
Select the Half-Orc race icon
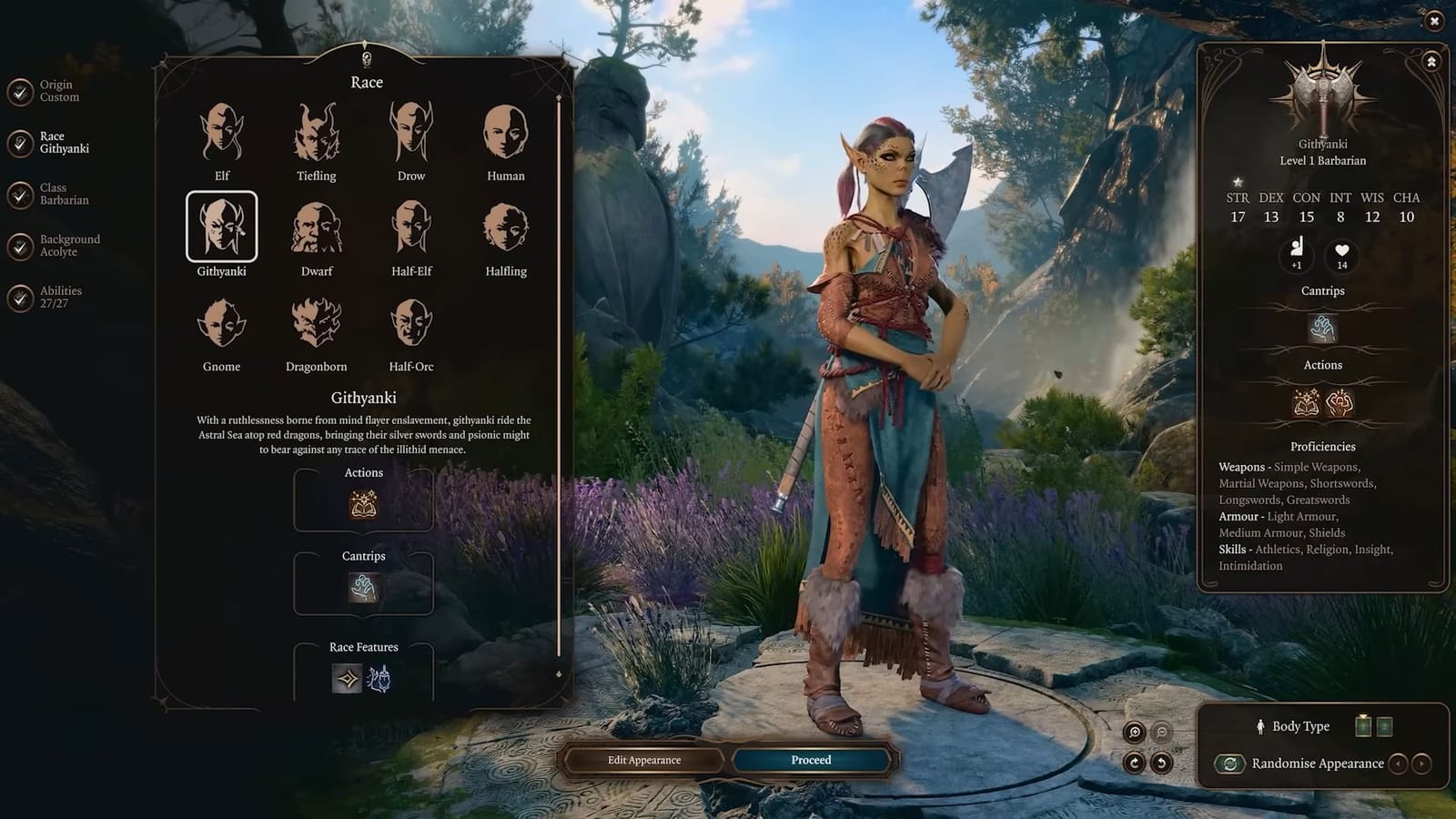(x=410, y=325)
